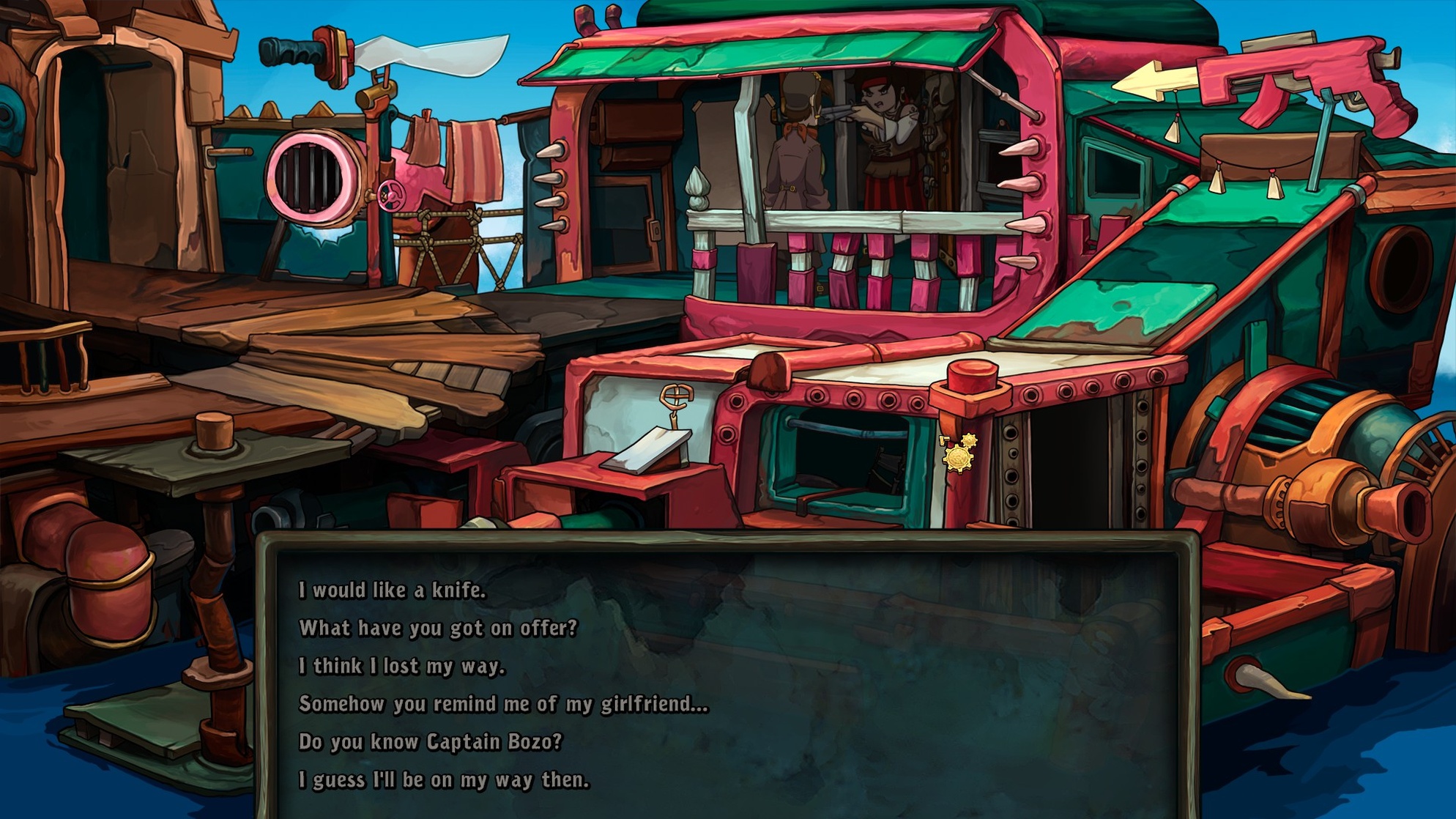Screen dimensions: 1456x819
Task: End conversation with "I'll be on my way"
Action: click(x=444, y=780)
